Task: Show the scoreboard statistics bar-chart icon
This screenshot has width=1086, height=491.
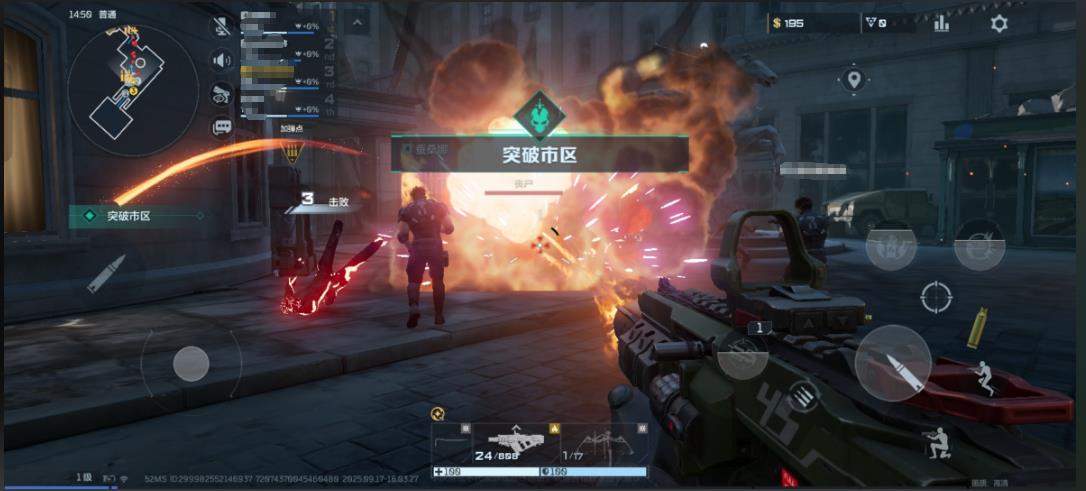Action: coord(941,24)
